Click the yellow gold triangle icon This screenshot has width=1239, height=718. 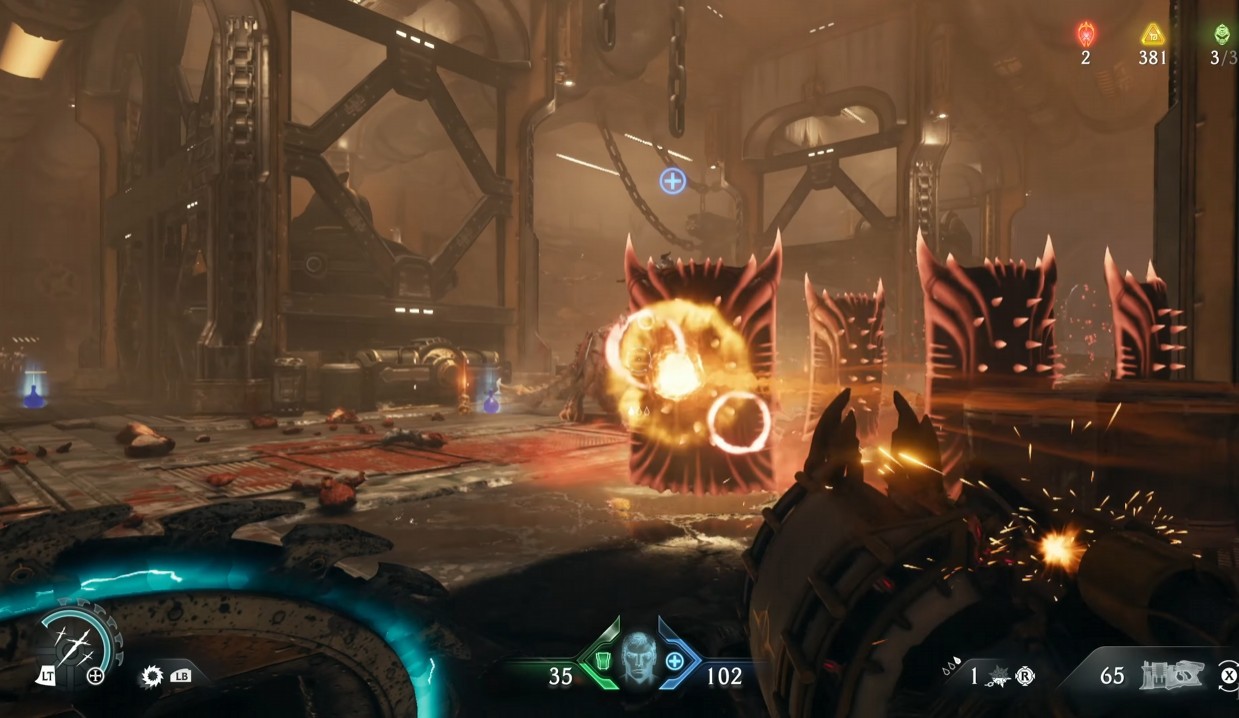coord(1153,34)
